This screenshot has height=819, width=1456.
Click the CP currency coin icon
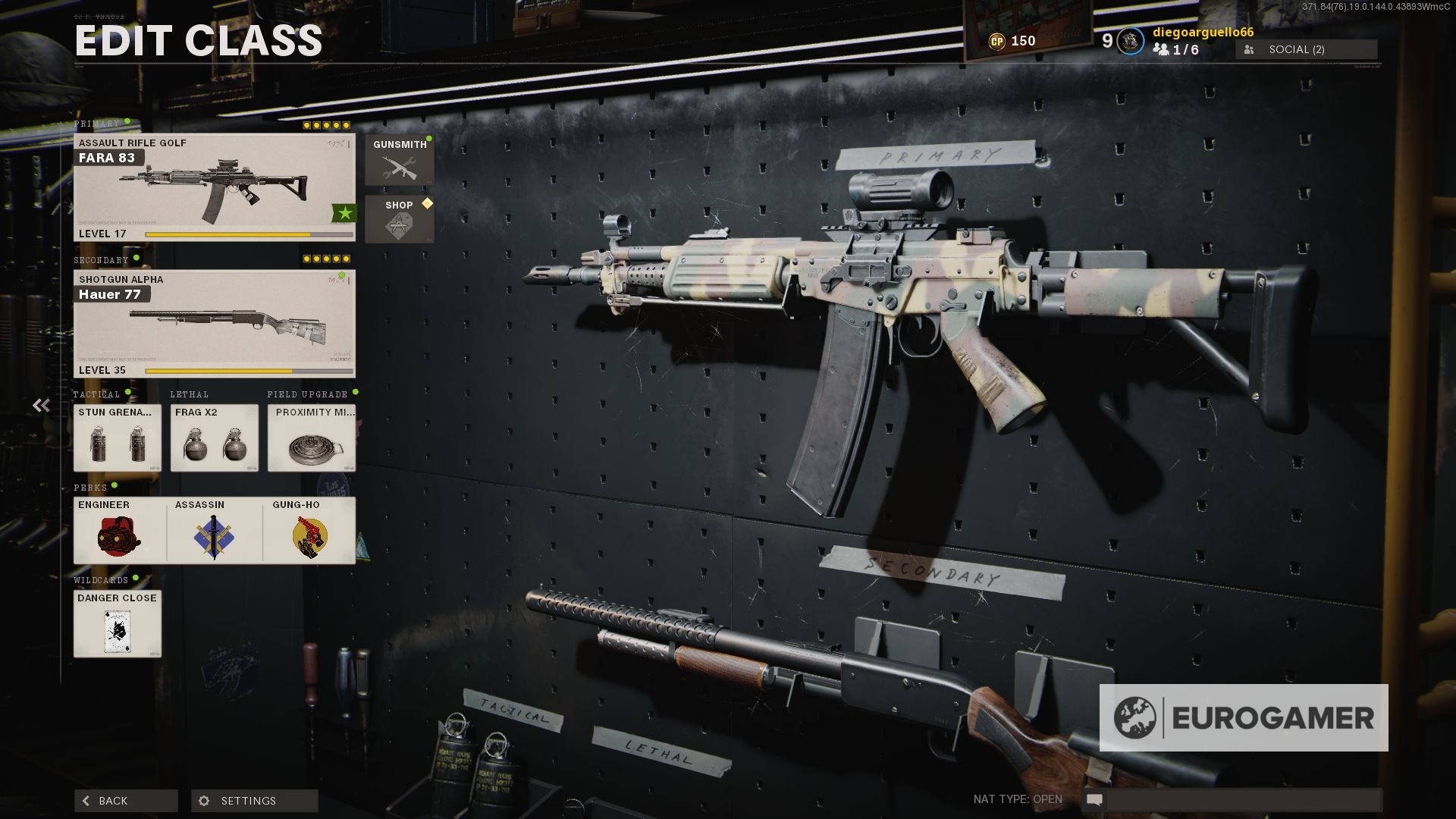tap(999, 40)
